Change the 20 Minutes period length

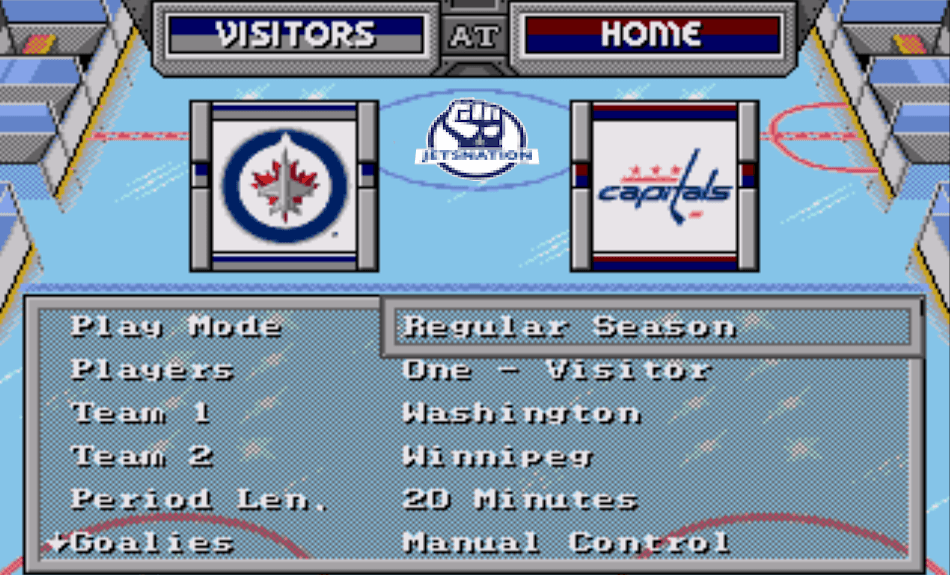coord(520,499)
